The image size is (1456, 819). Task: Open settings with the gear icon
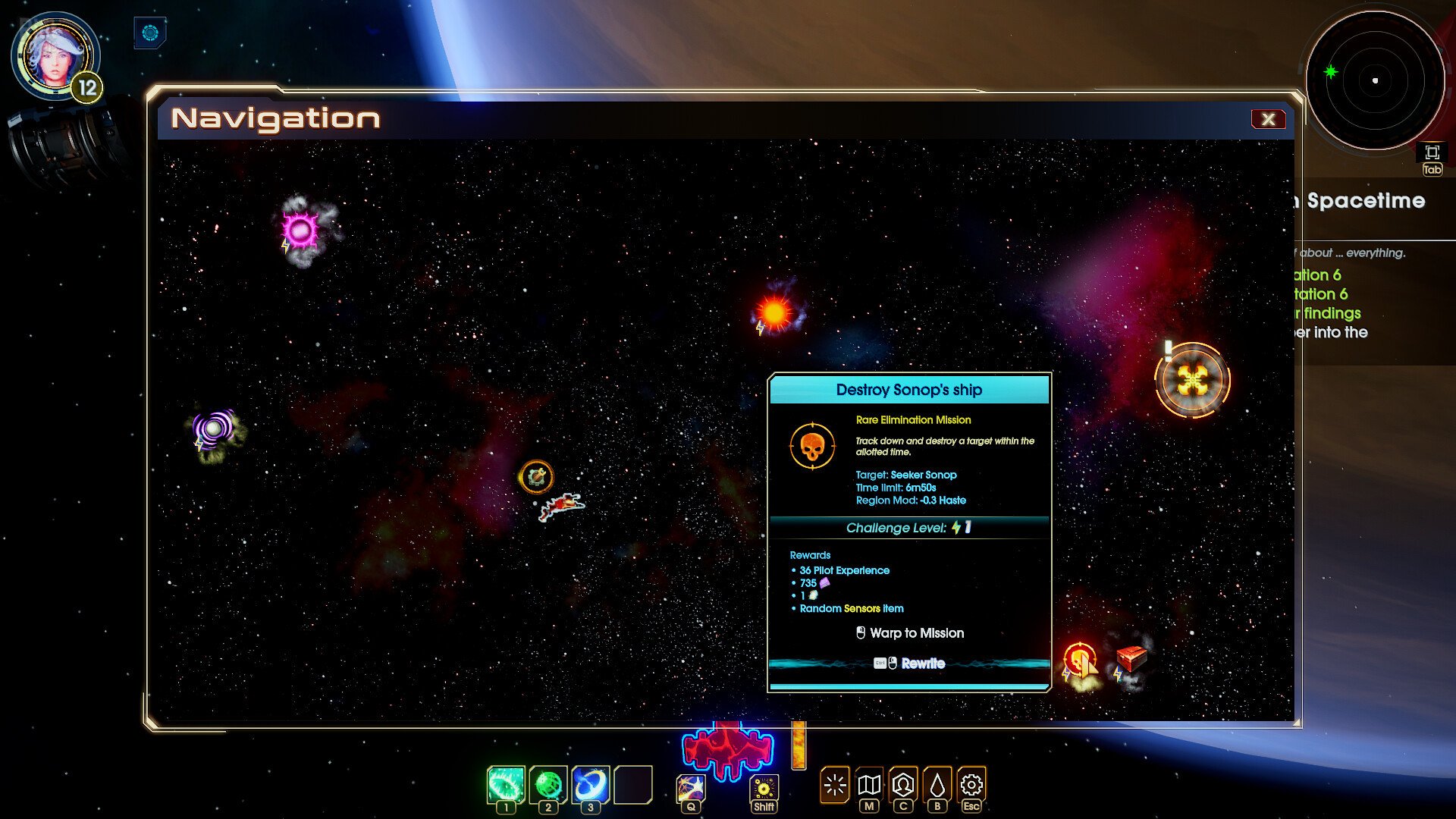pyautogui.click(x=971, y=785)
